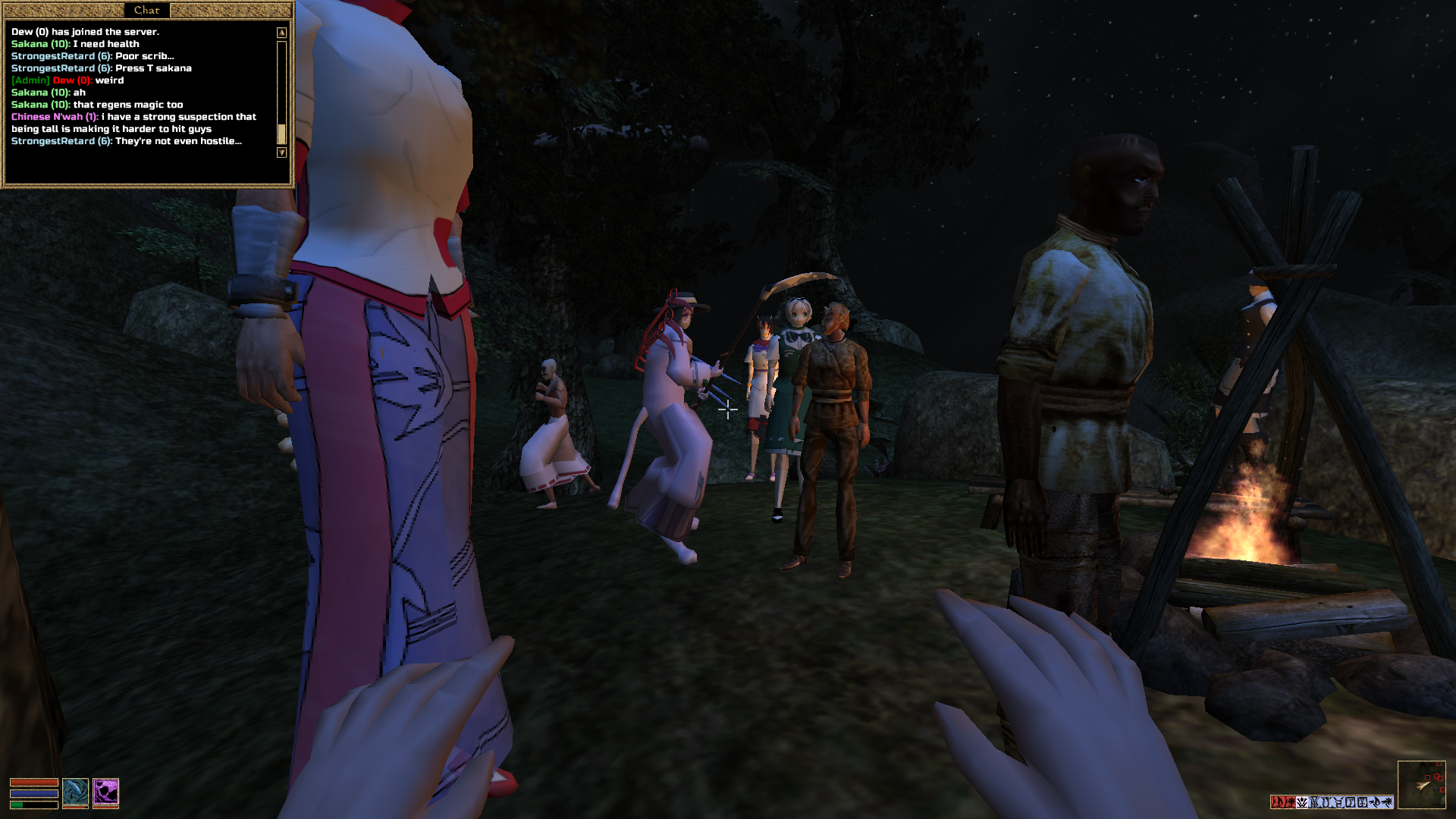Click the active magic effects icon strip
Image resolution: width=1456 pixels, height=819 pixels.
point(1332,802)
